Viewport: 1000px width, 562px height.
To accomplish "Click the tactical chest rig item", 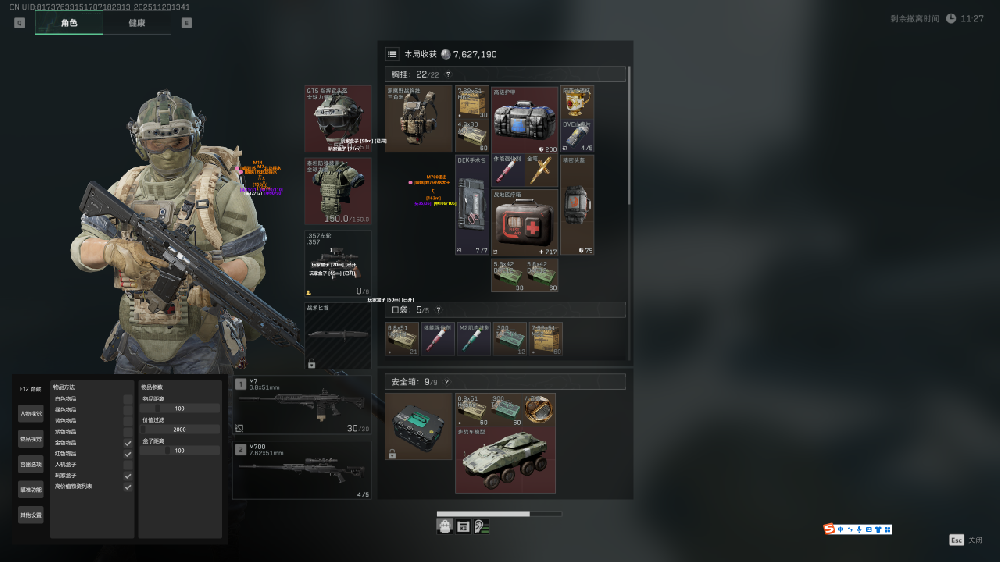I will click(x=419, y=118).
